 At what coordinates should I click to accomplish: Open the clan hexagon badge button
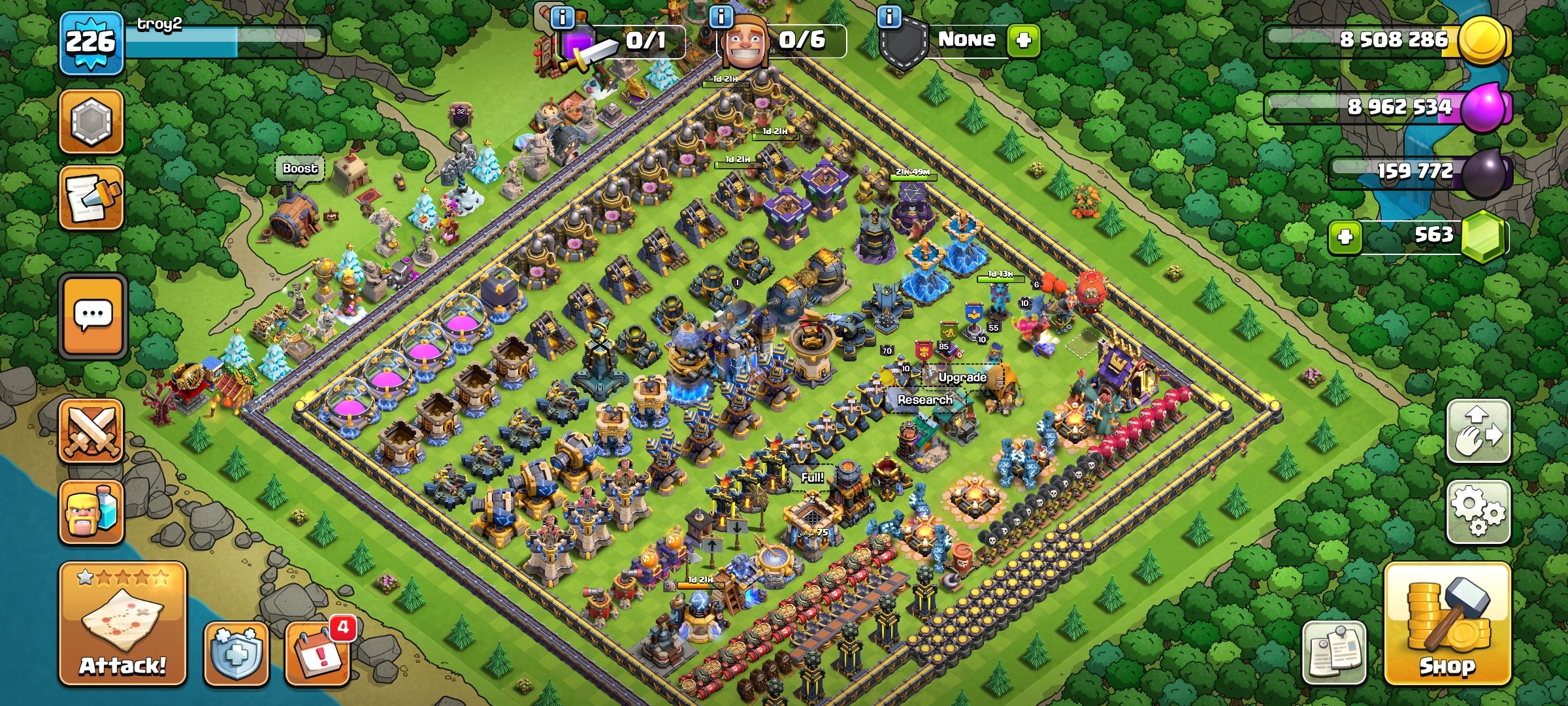(x=91, y=122)
